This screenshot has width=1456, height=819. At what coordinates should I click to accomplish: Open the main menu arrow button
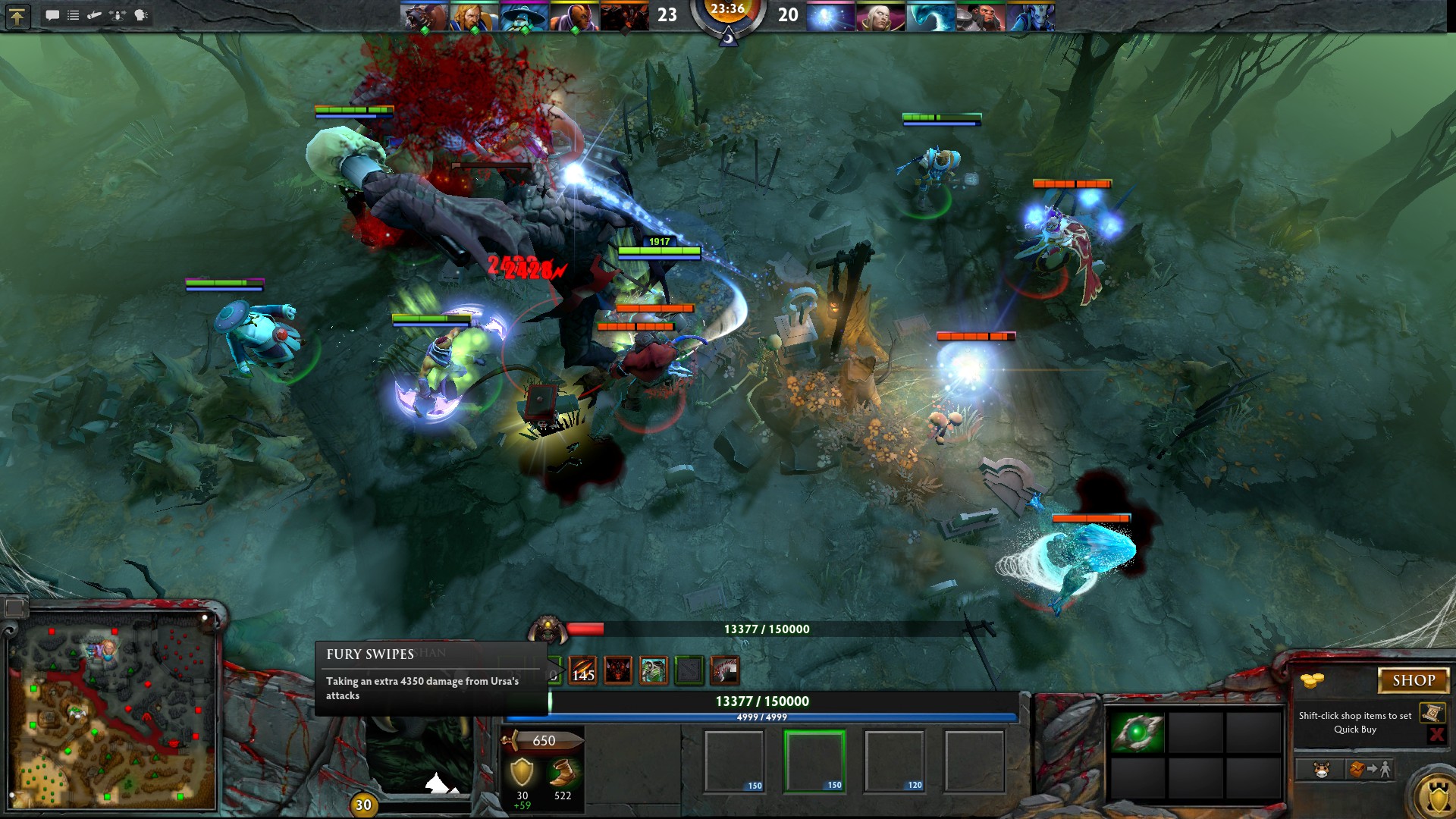point(17,16)
